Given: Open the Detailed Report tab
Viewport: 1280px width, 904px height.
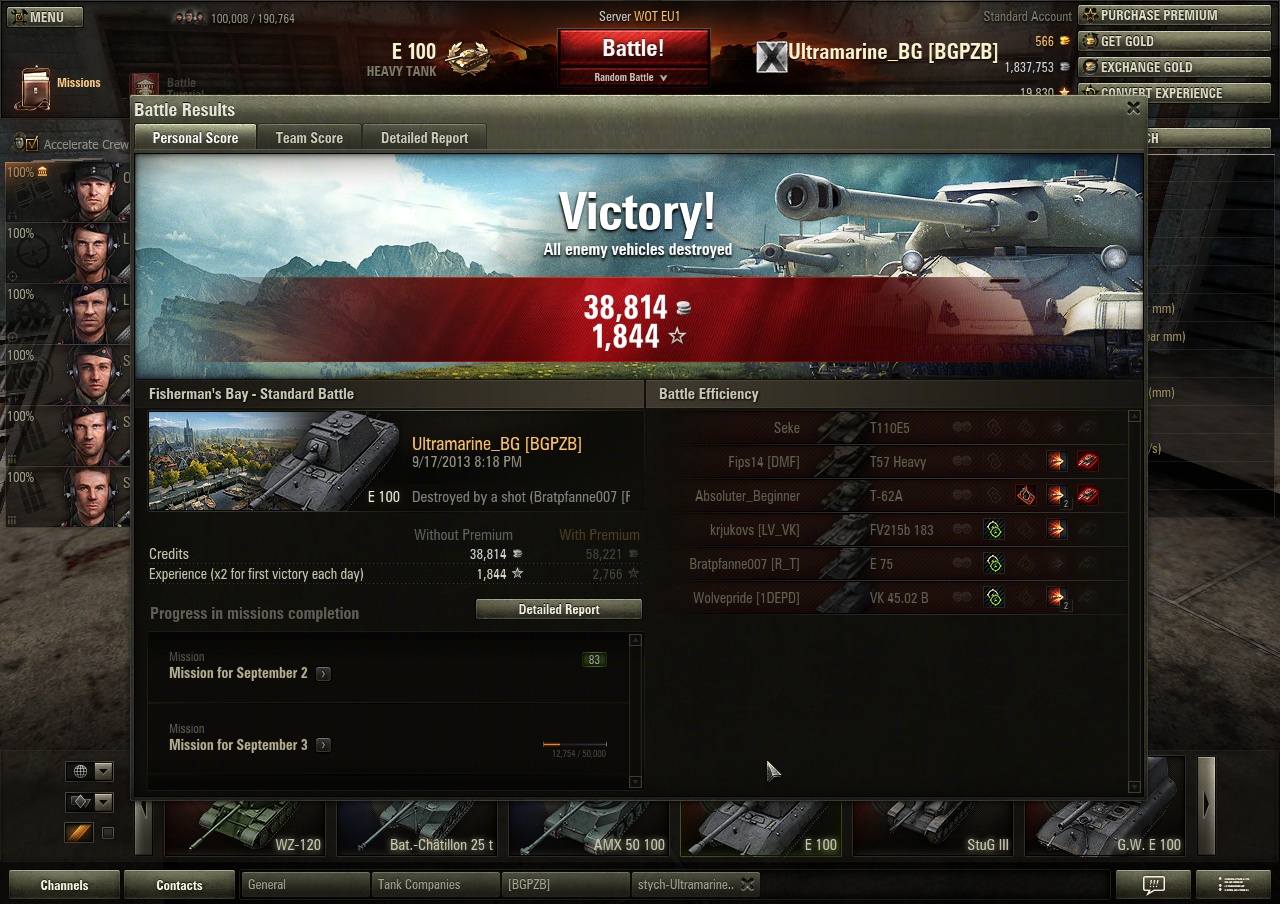Looking at the screenshot, I should click(424, 138).
